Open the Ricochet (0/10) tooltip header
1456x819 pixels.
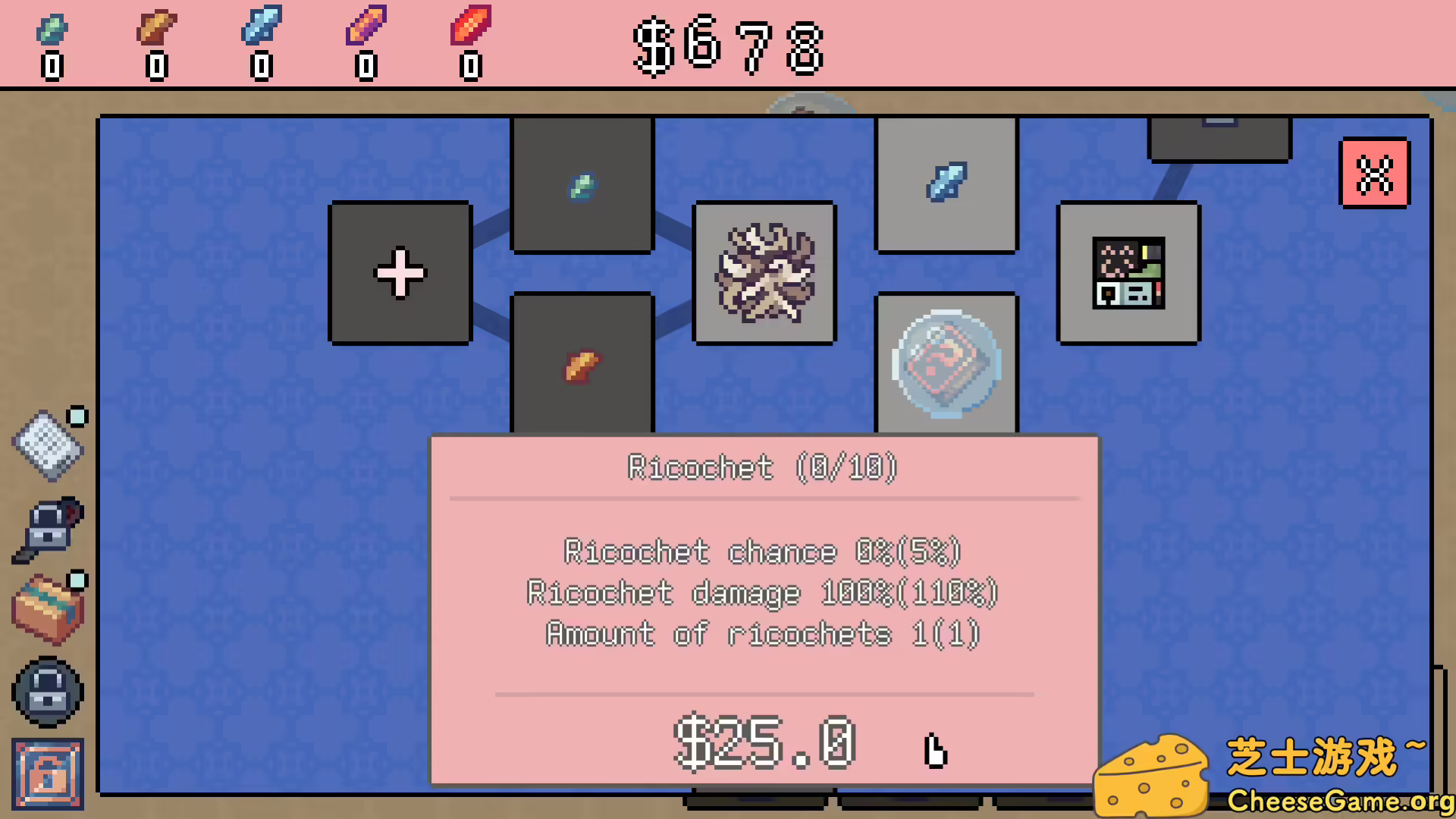point(762,467)
